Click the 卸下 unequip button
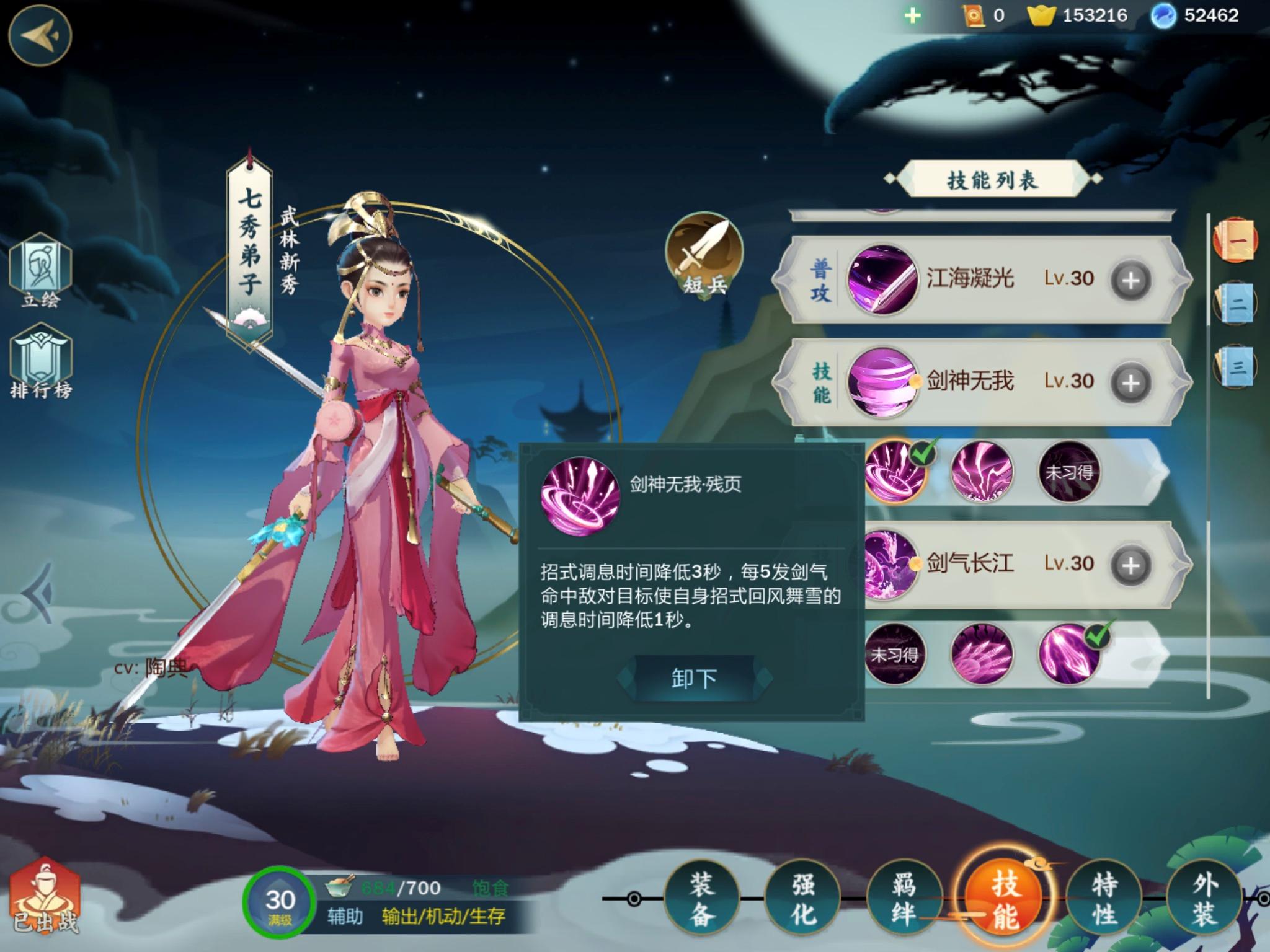 pos(695,677)
